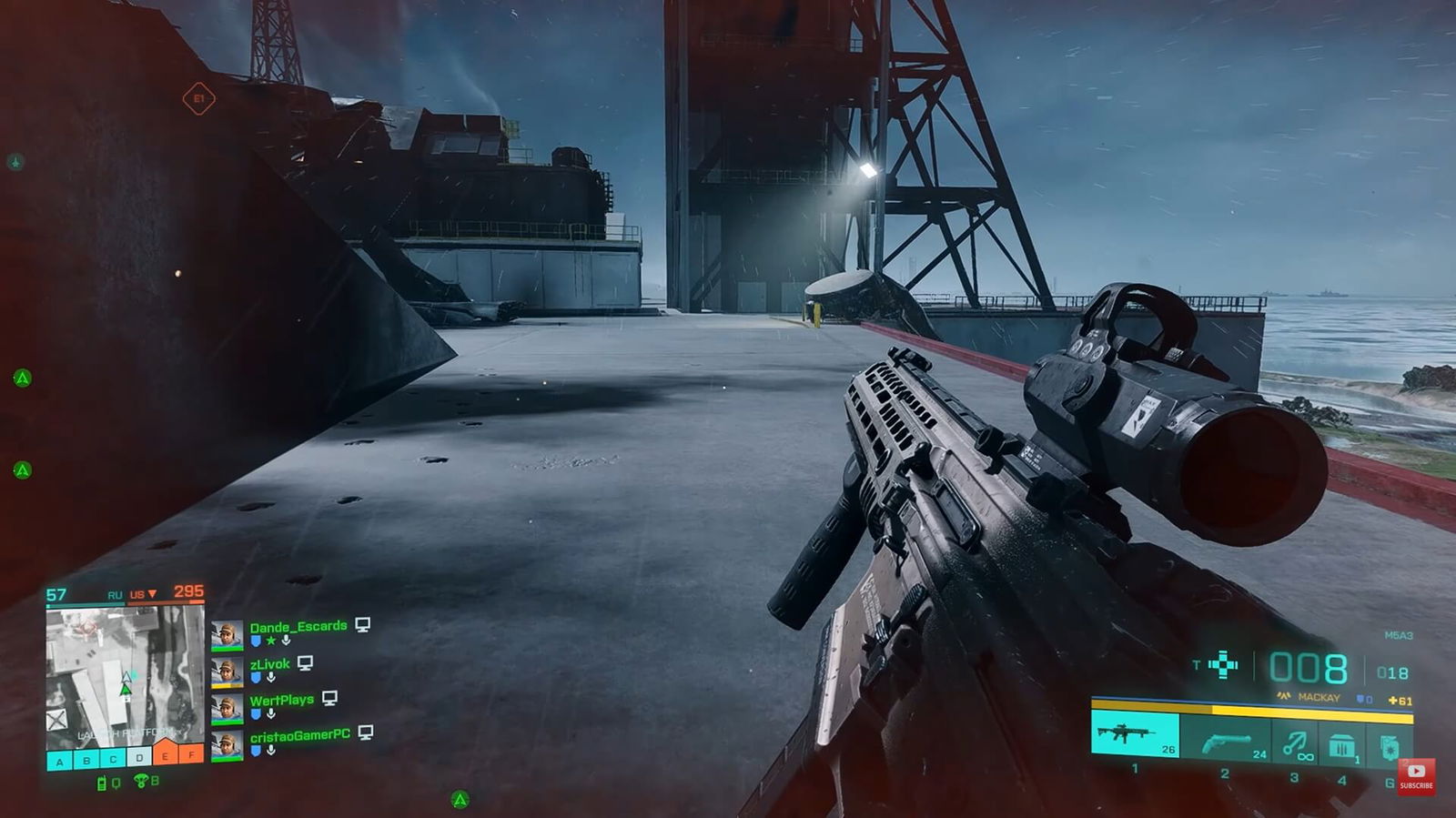Click the E1 objective marker

(x=198, y=98)
